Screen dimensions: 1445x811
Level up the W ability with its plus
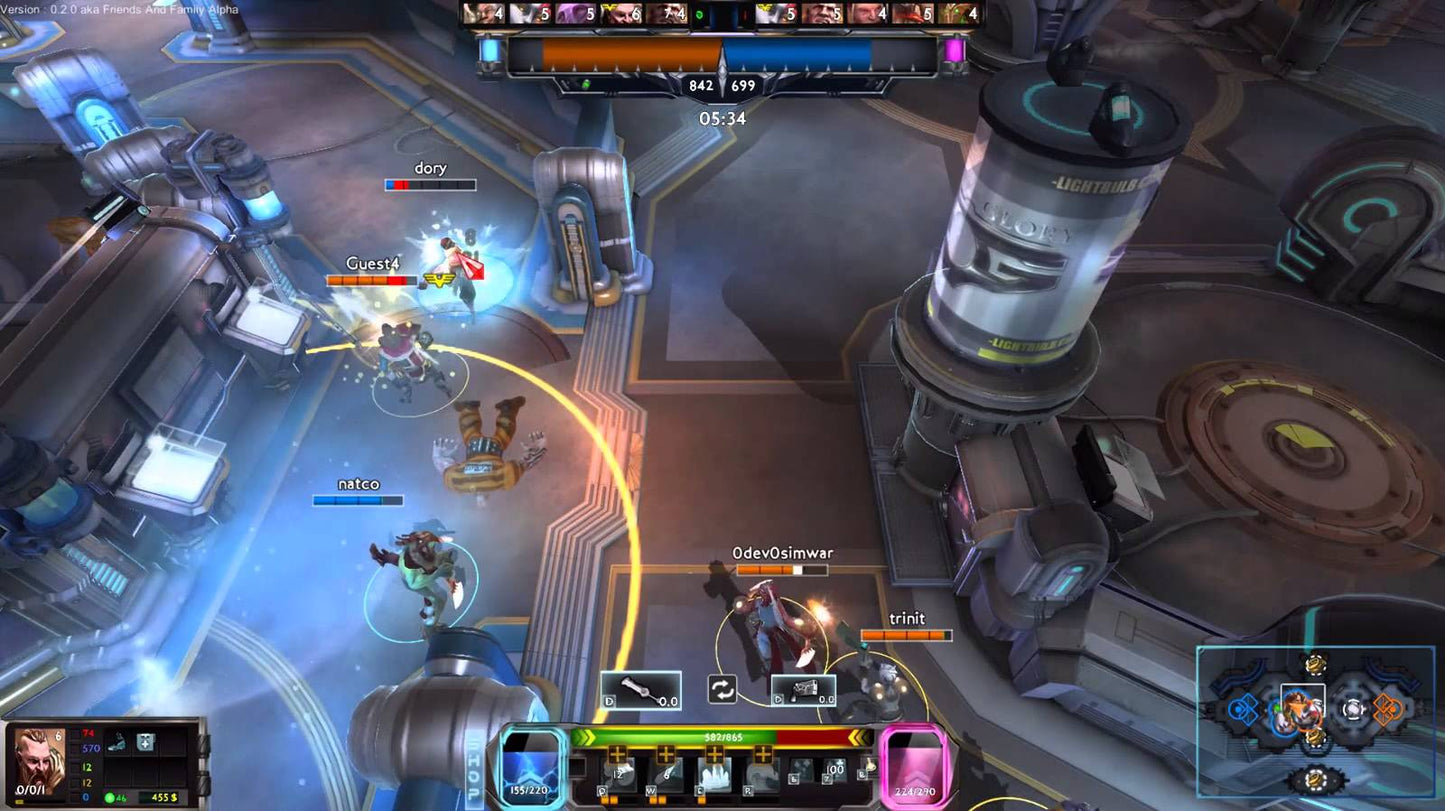tap(666, 754)
